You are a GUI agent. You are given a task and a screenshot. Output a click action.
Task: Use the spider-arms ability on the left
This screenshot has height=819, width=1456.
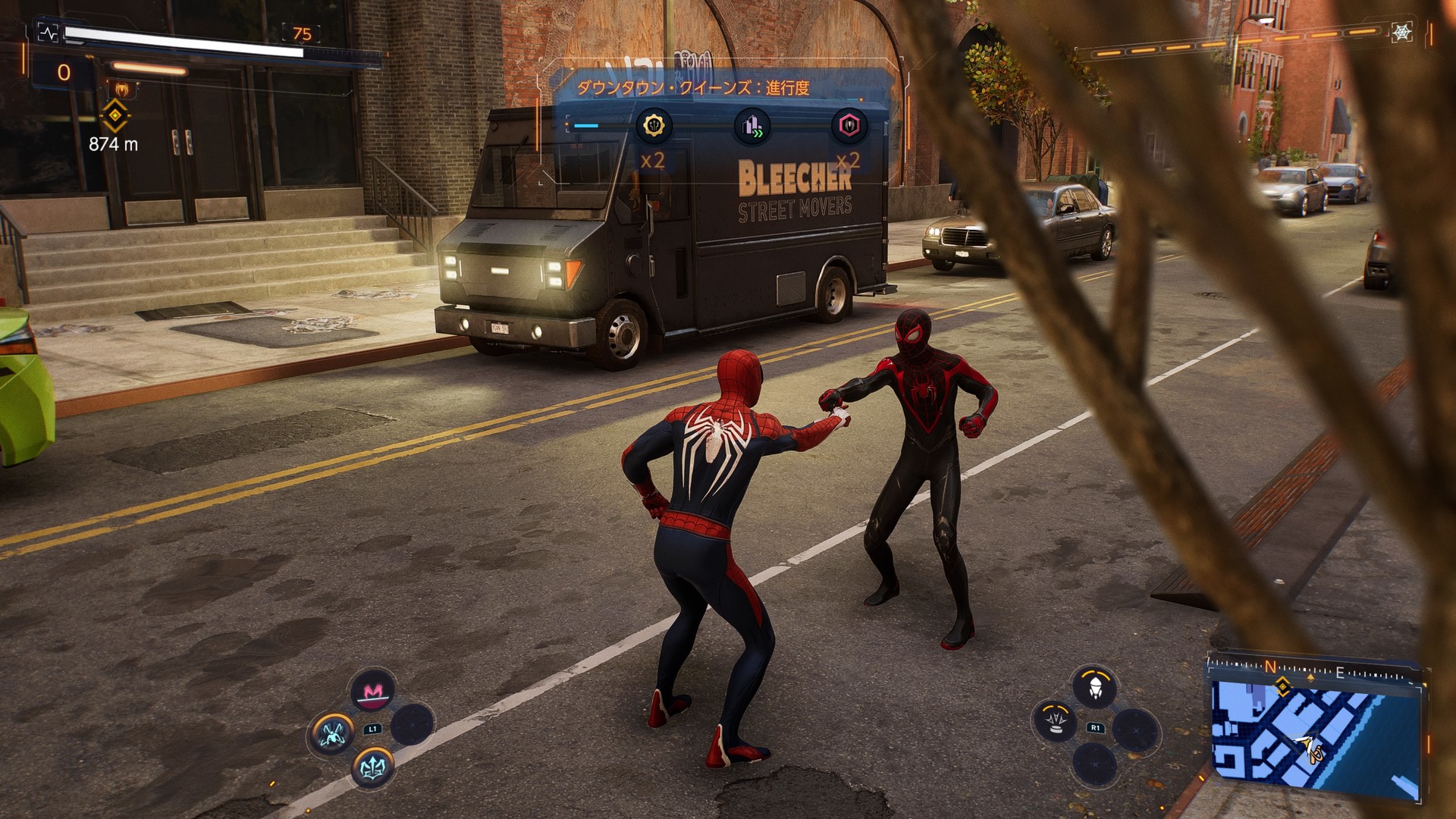(332, 733)
